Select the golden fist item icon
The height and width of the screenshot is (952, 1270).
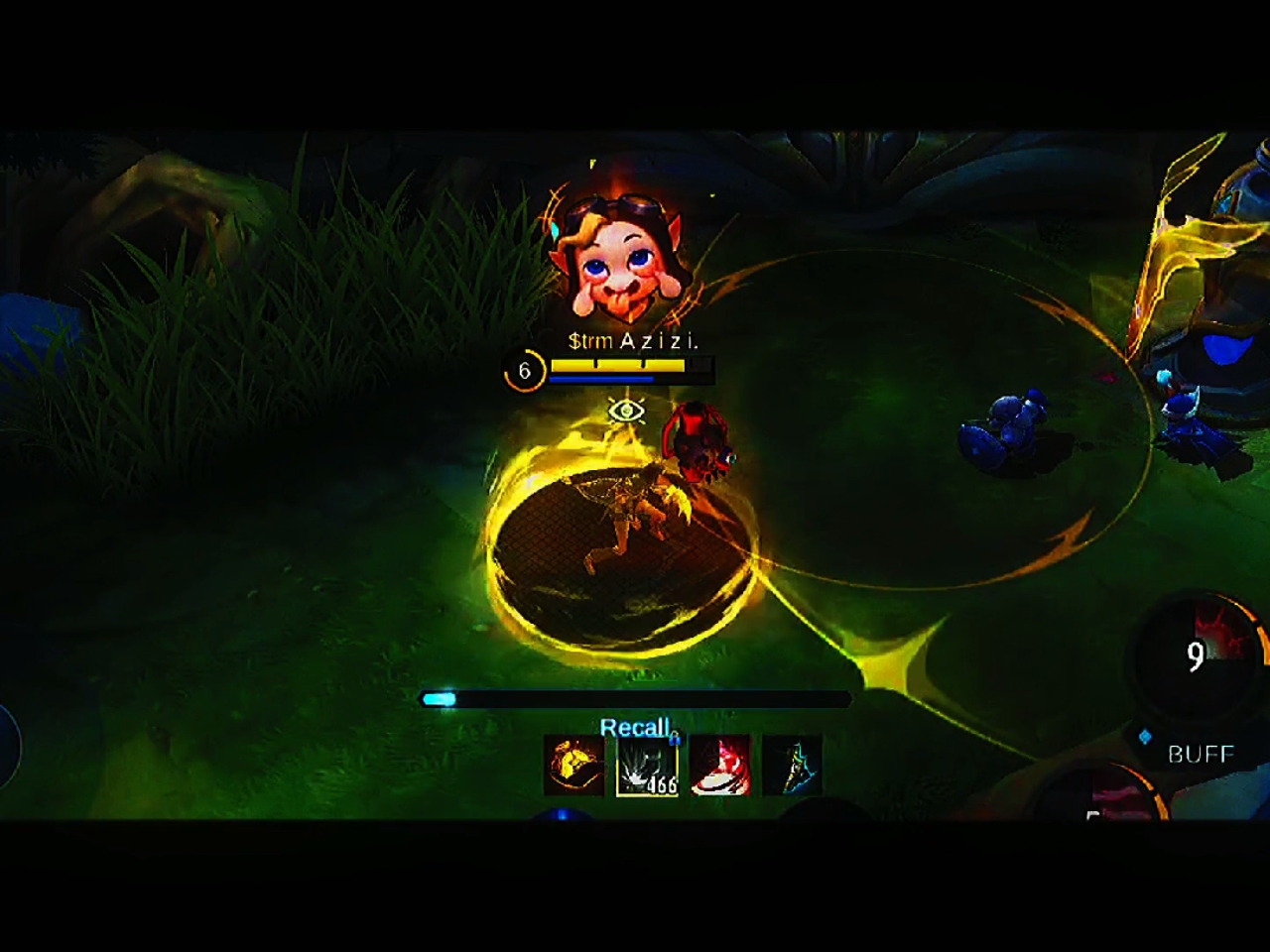tap(574, 766)
